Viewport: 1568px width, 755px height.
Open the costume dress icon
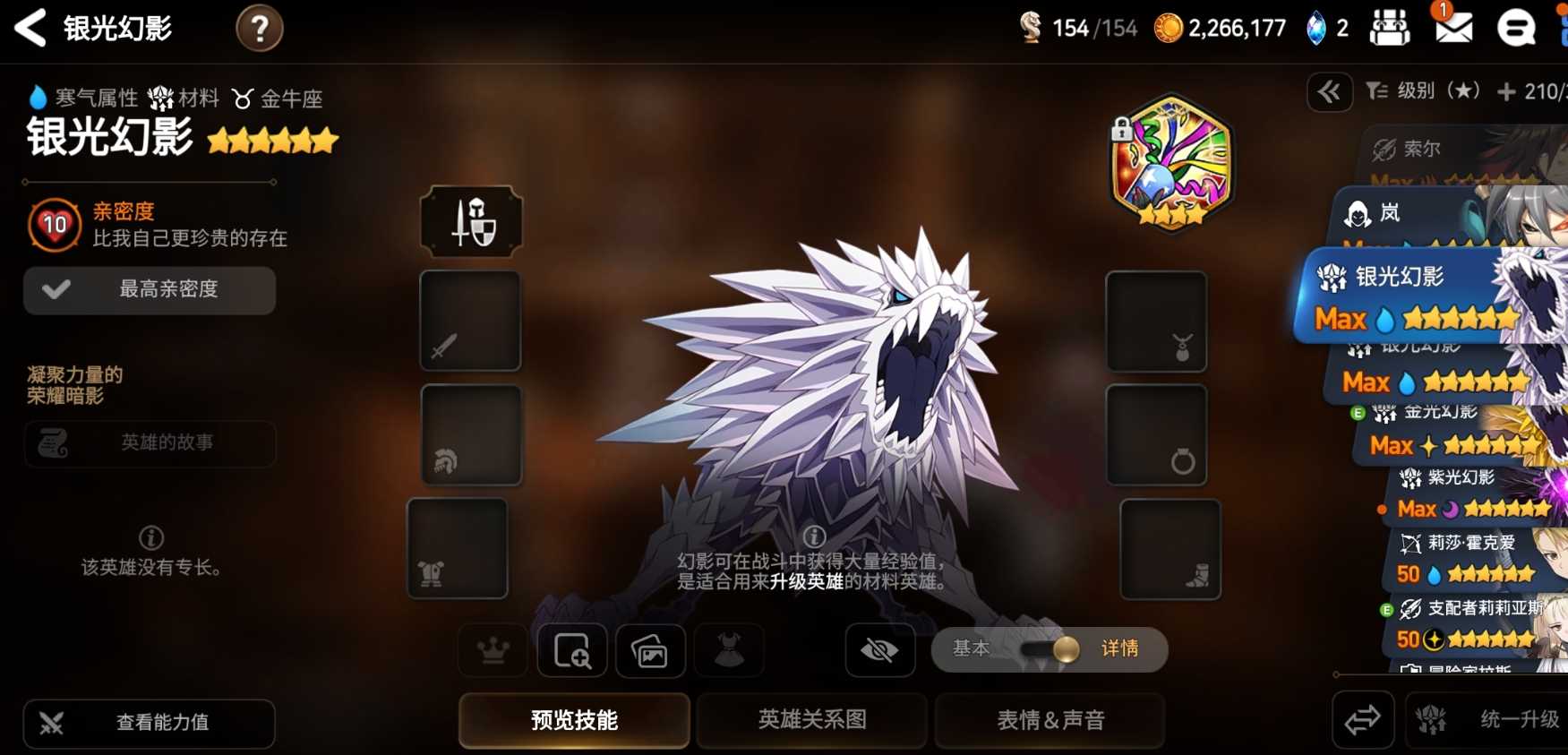pos(730,651)
